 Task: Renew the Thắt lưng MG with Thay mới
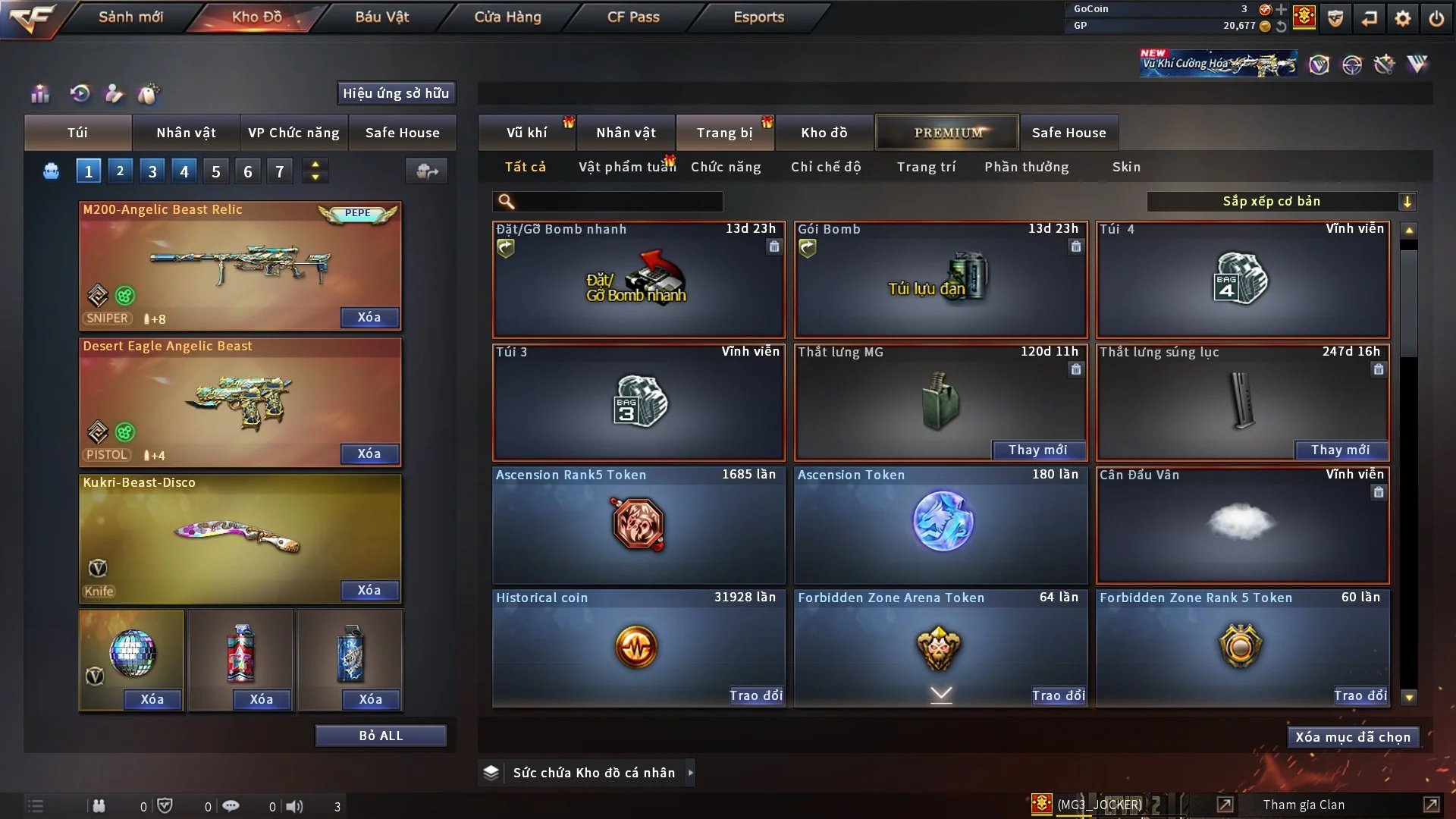[x=1037, y=450]
